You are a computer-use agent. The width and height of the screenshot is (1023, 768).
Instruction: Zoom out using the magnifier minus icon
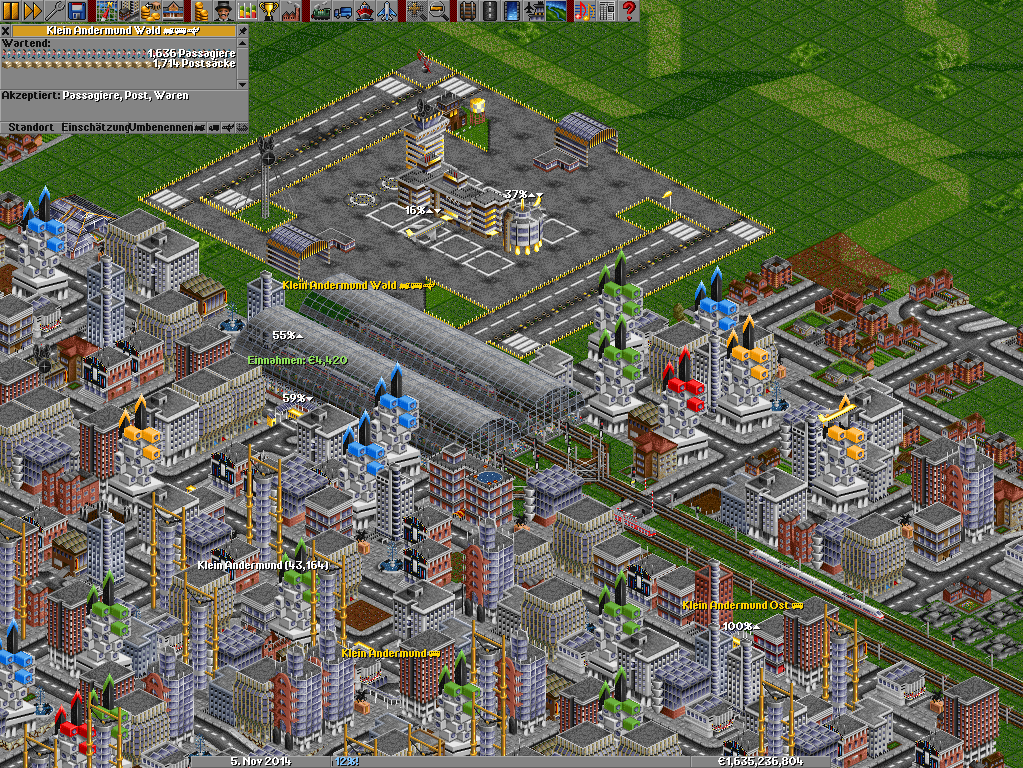click(x=439, y=11)
